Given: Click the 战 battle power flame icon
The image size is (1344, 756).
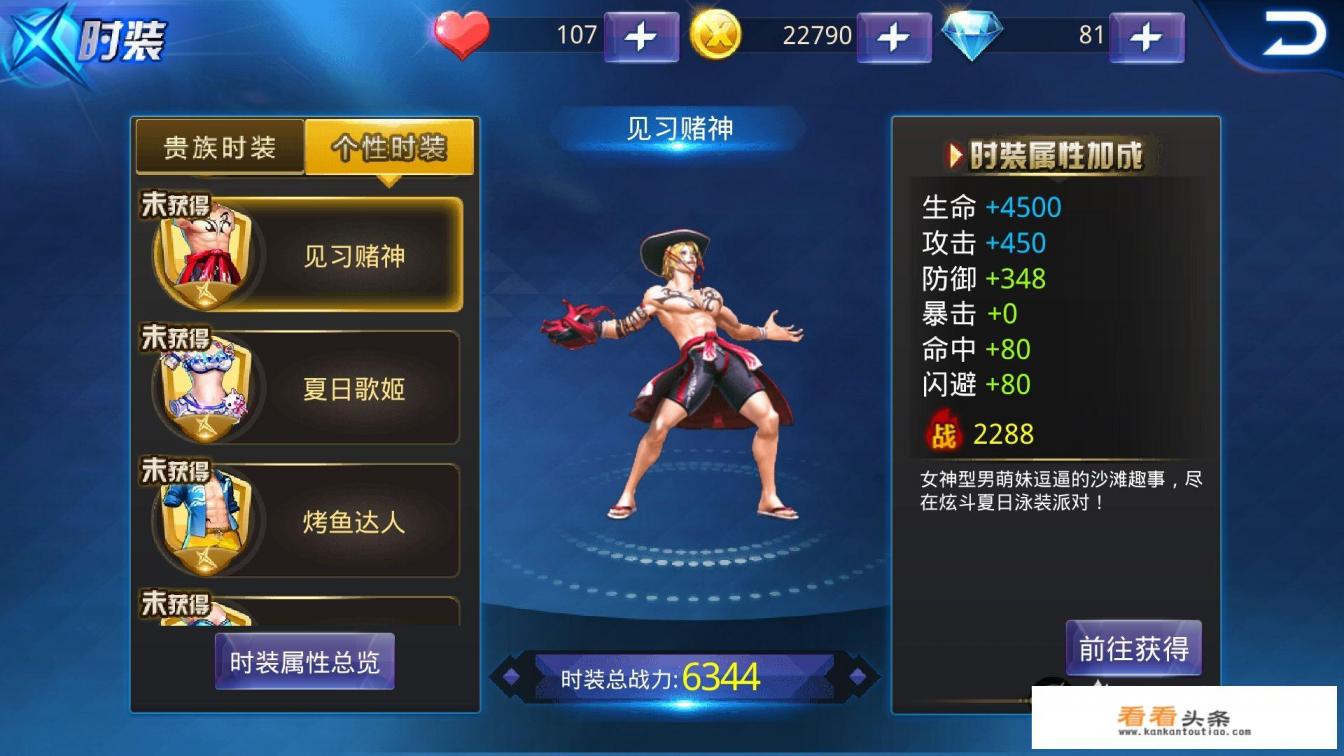Looking at the screenshot, I should pos(945,430).
